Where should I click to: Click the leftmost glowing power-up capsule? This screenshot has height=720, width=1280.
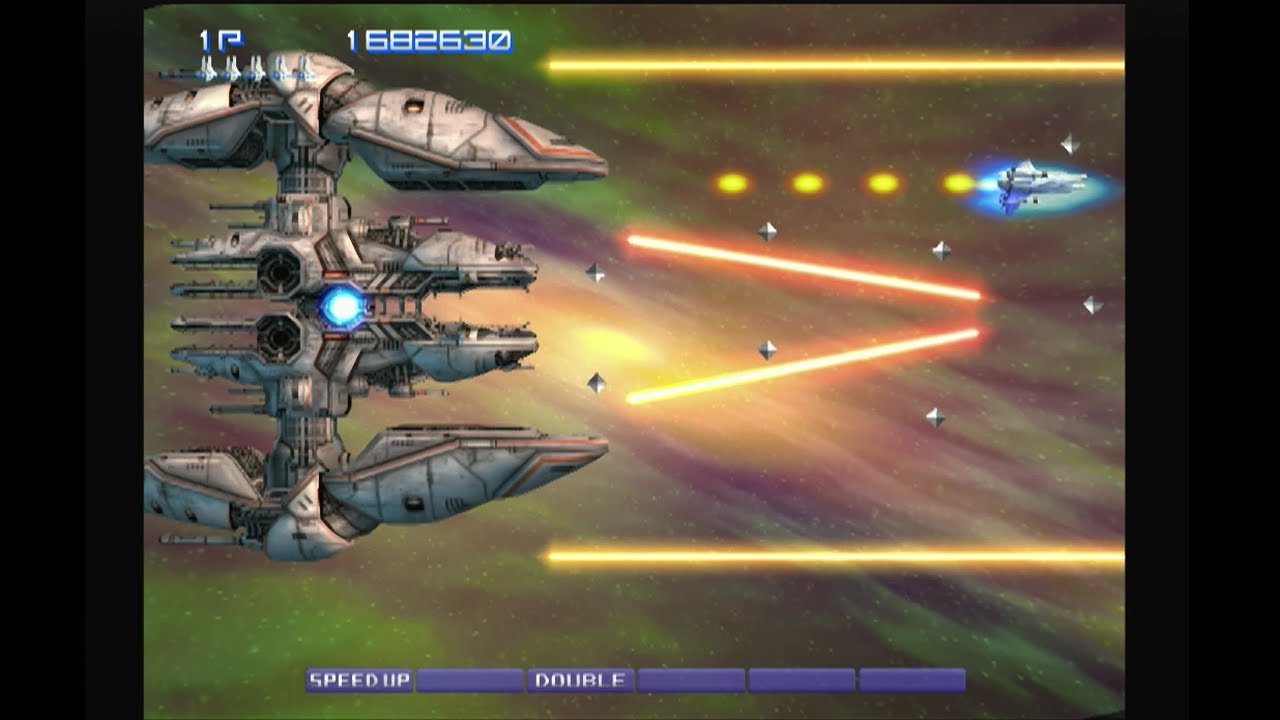pyautogui.click(x=731, y=181)
